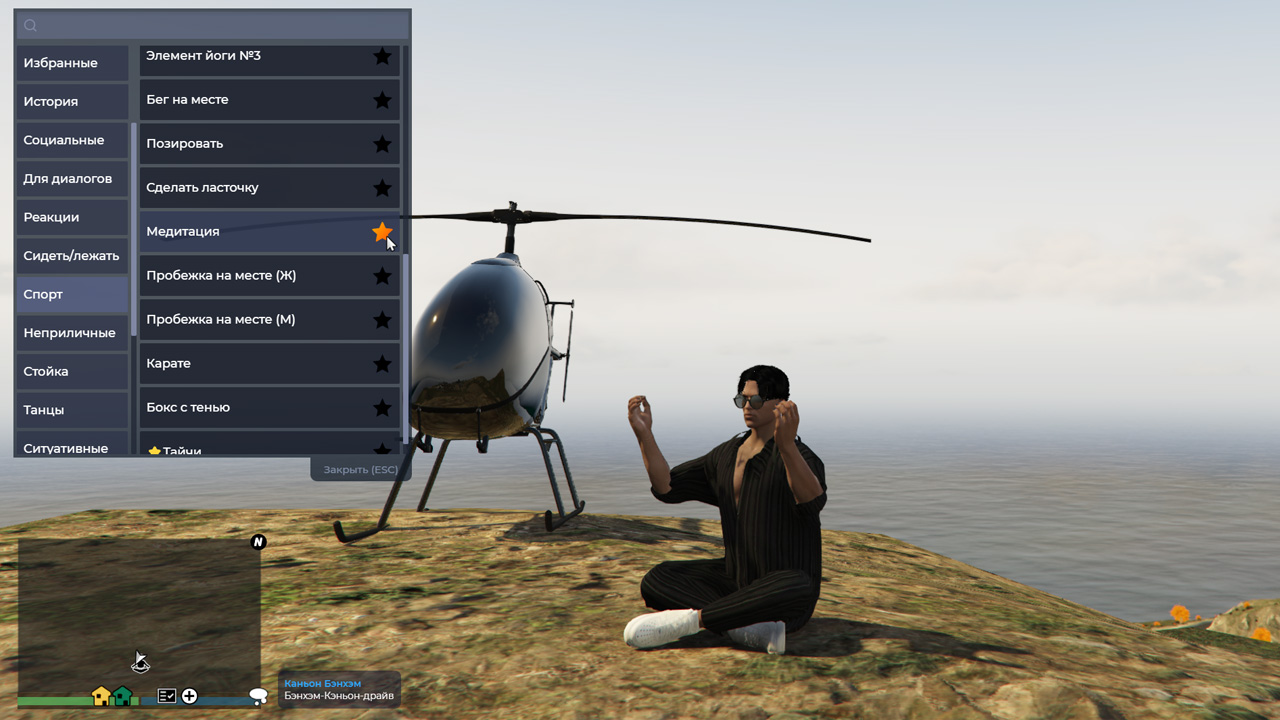The height and width of the screenshot is (720, 1280).
Task: Open the Для диалогов category
Action: [x=71, y=179]
